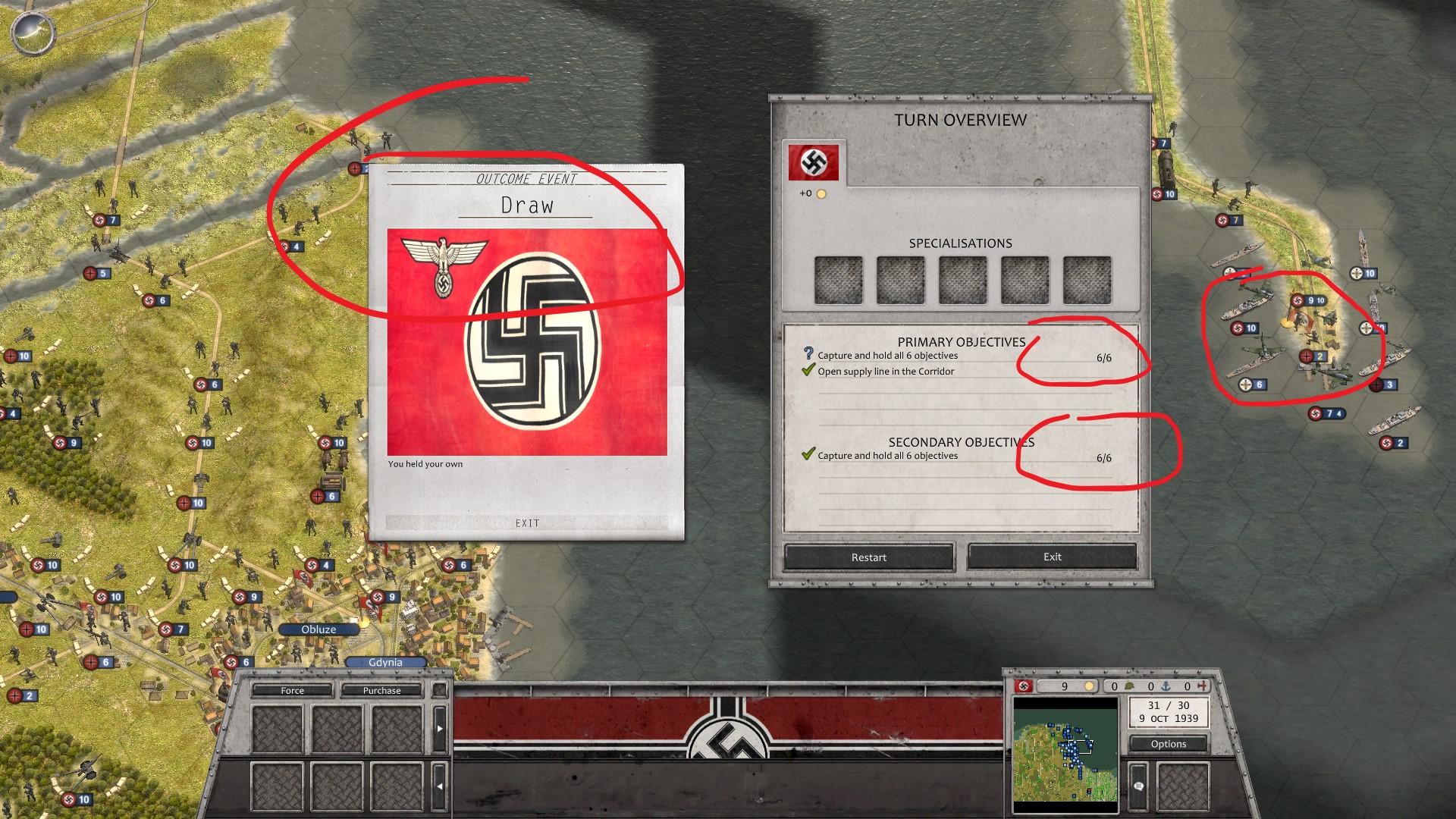Click the small slot toggle above the scroll arrows
1456x819 pixels.
(440, 689)
